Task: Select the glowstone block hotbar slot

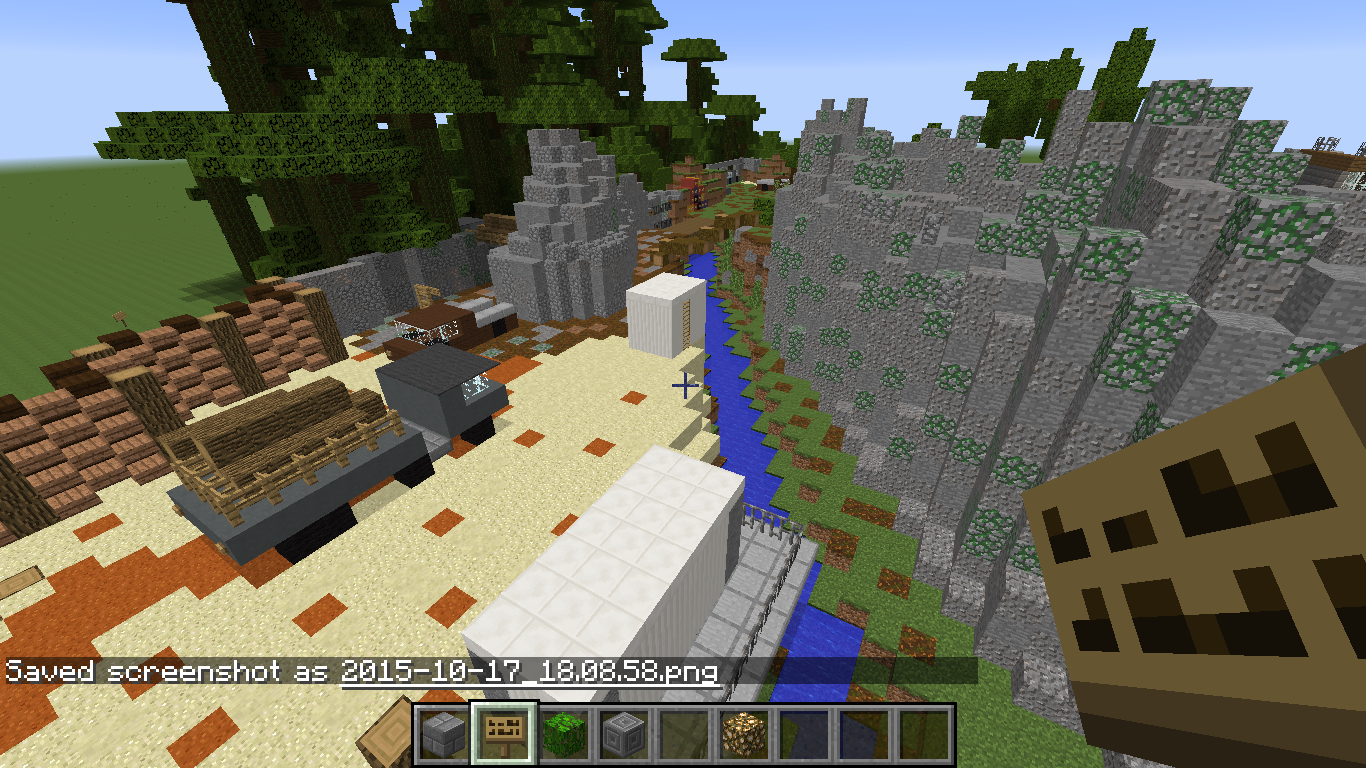Action: [x=744, y=735]
